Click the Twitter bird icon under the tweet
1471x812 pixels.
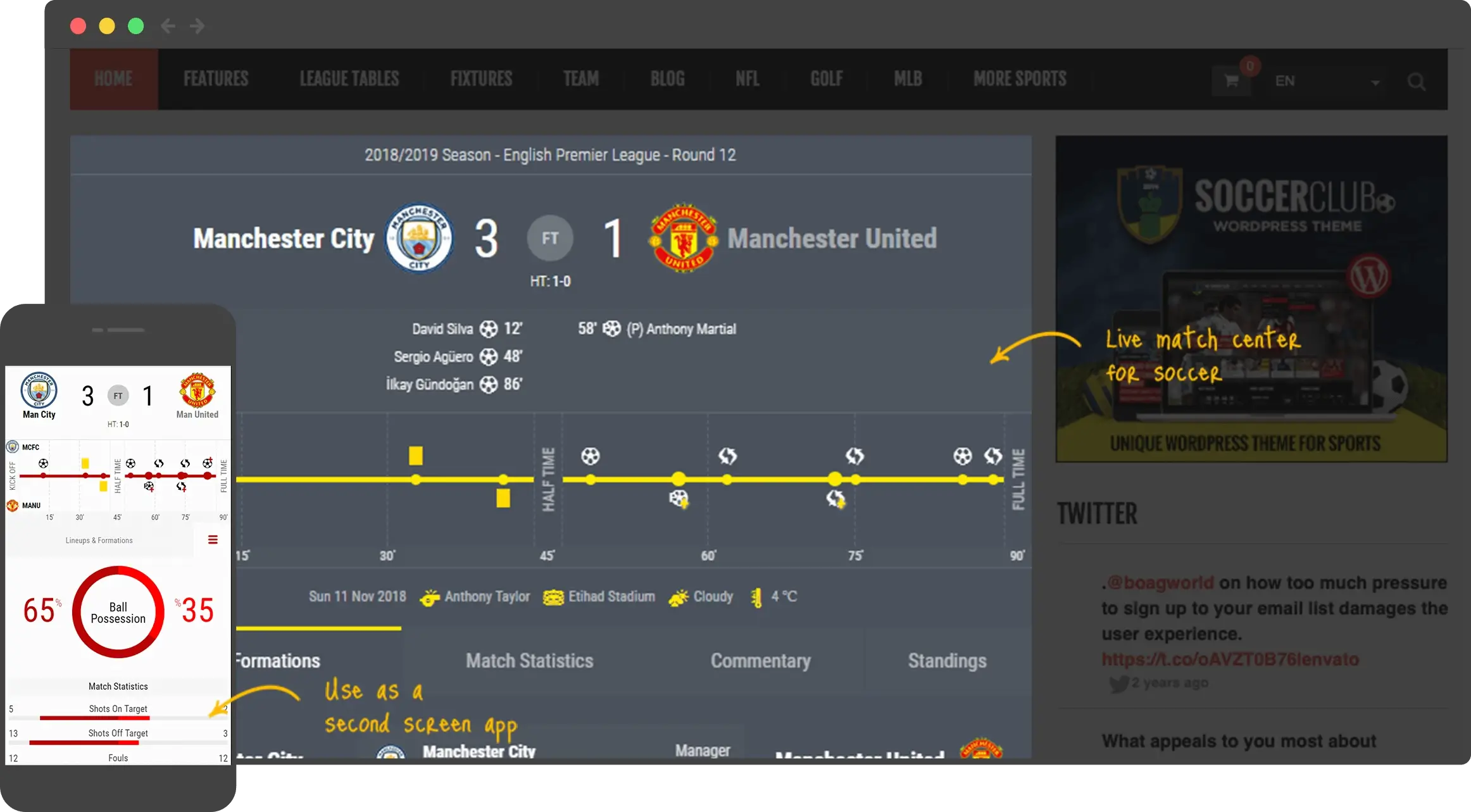click(1118, 683)
